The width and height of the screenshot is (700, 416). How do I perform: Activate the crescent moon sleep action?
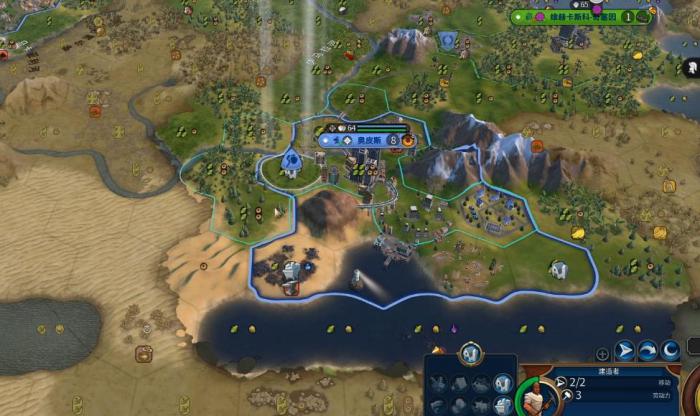pos(670,351)
